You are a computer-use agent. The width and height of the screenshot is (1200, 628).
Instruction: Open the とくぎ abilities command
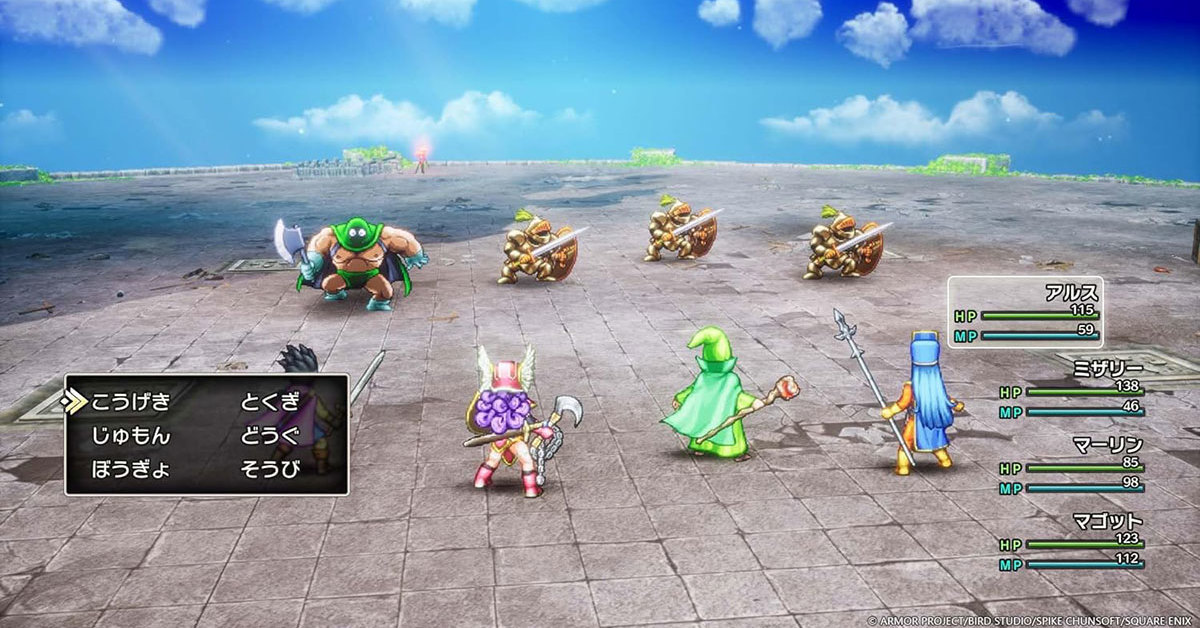pyautogui.click(x=270, y=403)
